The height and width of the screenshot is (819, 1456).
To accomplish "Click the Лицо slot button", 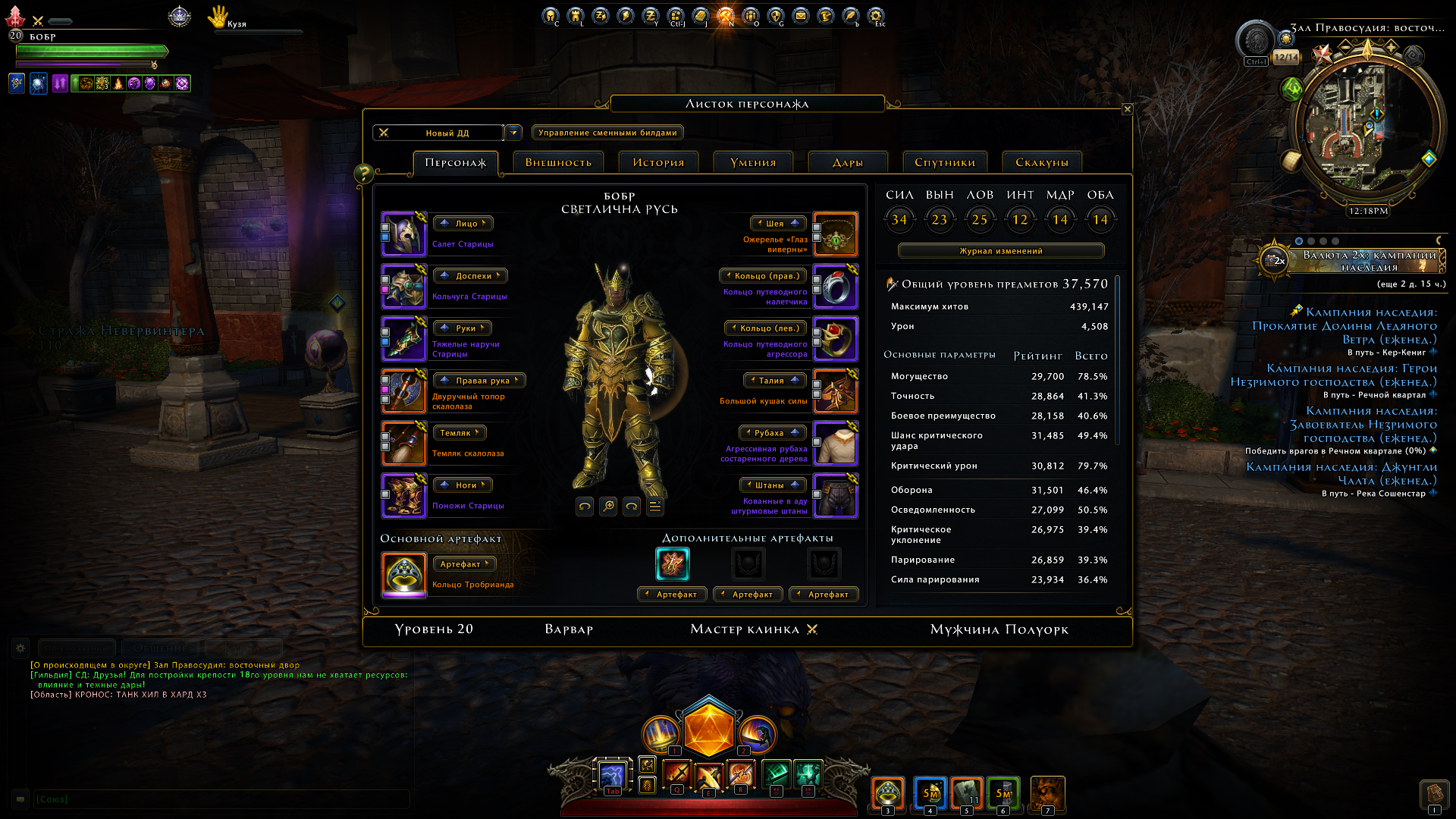I will tap(463, 224).
